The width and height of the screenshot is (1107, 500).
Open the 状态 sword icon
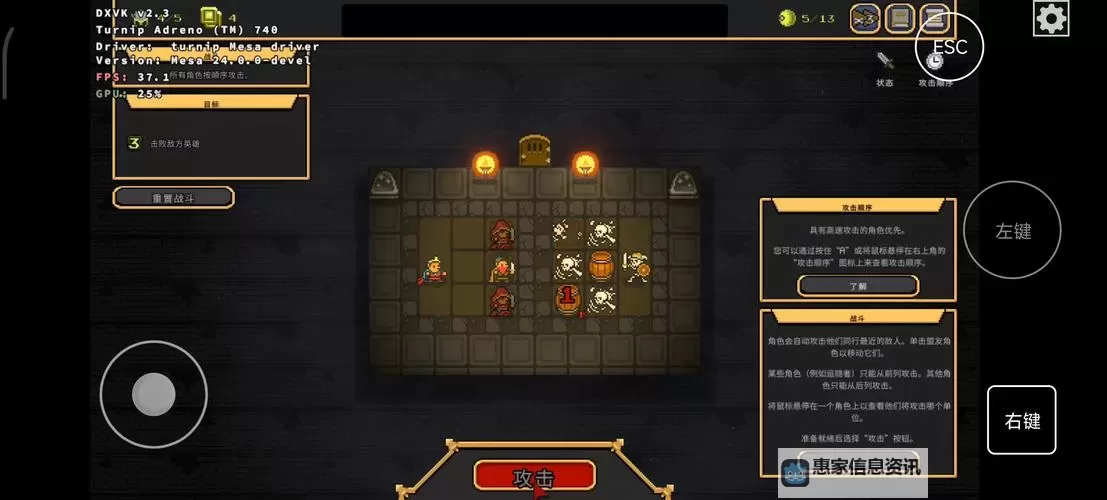point(884,63)
